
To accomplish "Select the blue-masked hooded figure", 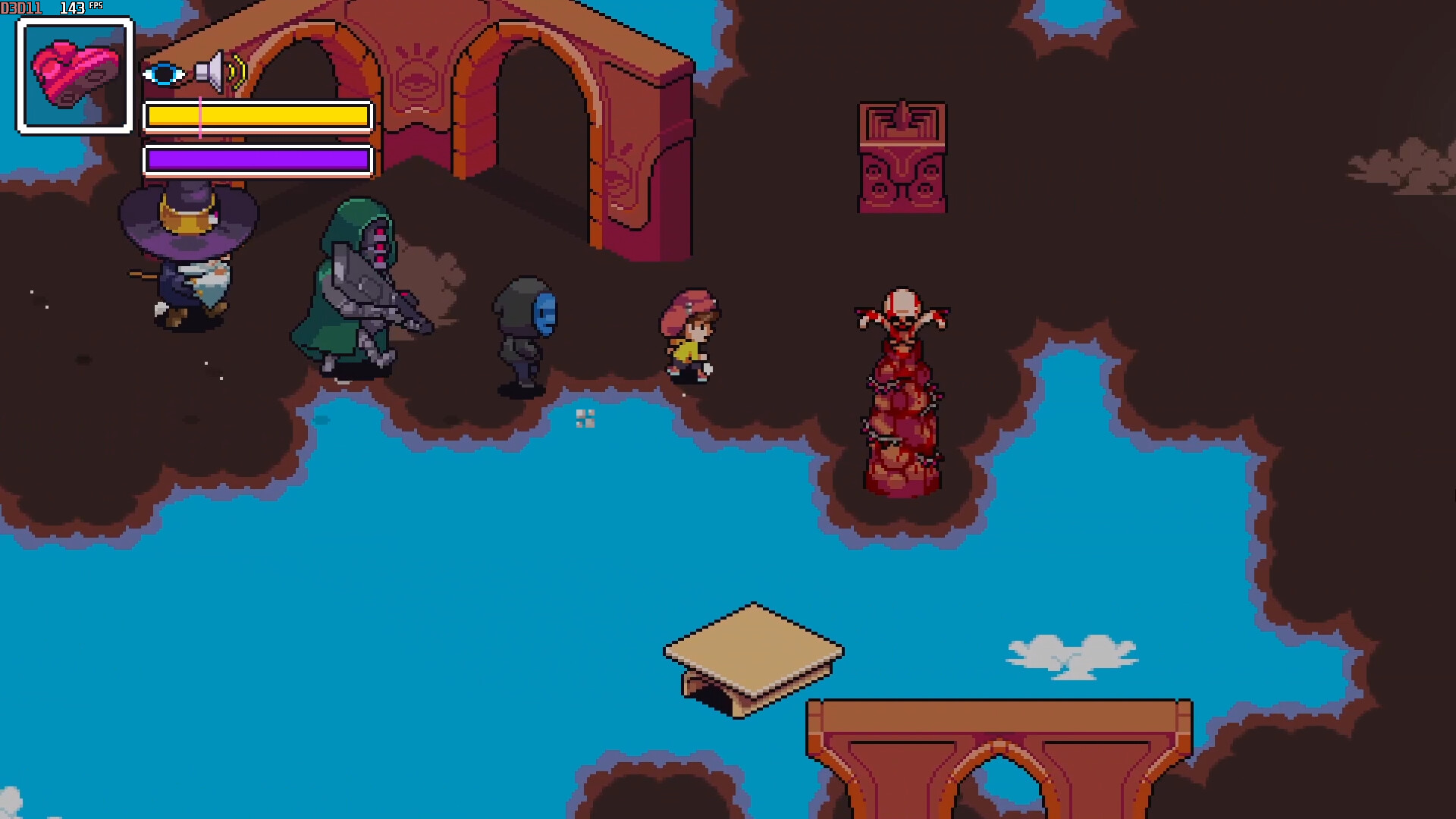I will 523,334.
